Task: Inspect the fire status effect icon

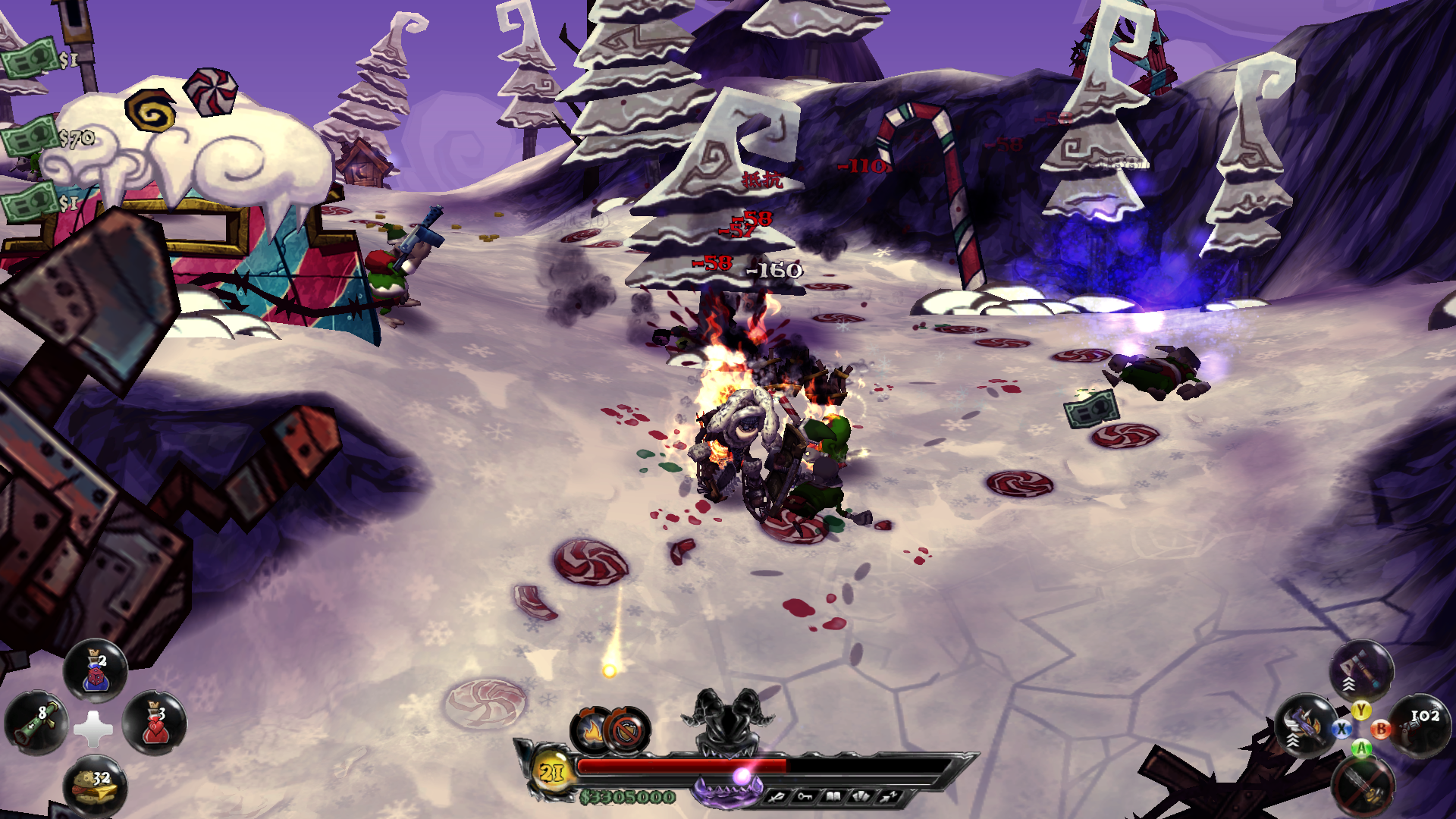Action: (591, 731)
